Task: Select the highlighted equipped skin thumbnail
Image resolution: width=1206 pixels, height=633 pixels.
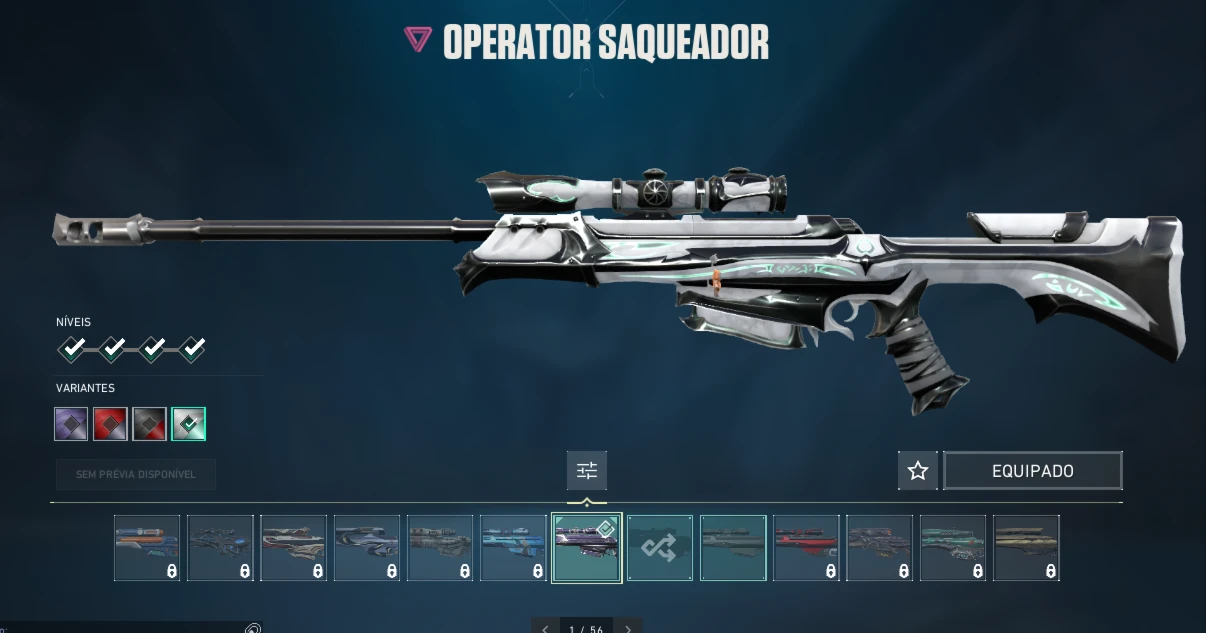Action: [x=586, y=547]
